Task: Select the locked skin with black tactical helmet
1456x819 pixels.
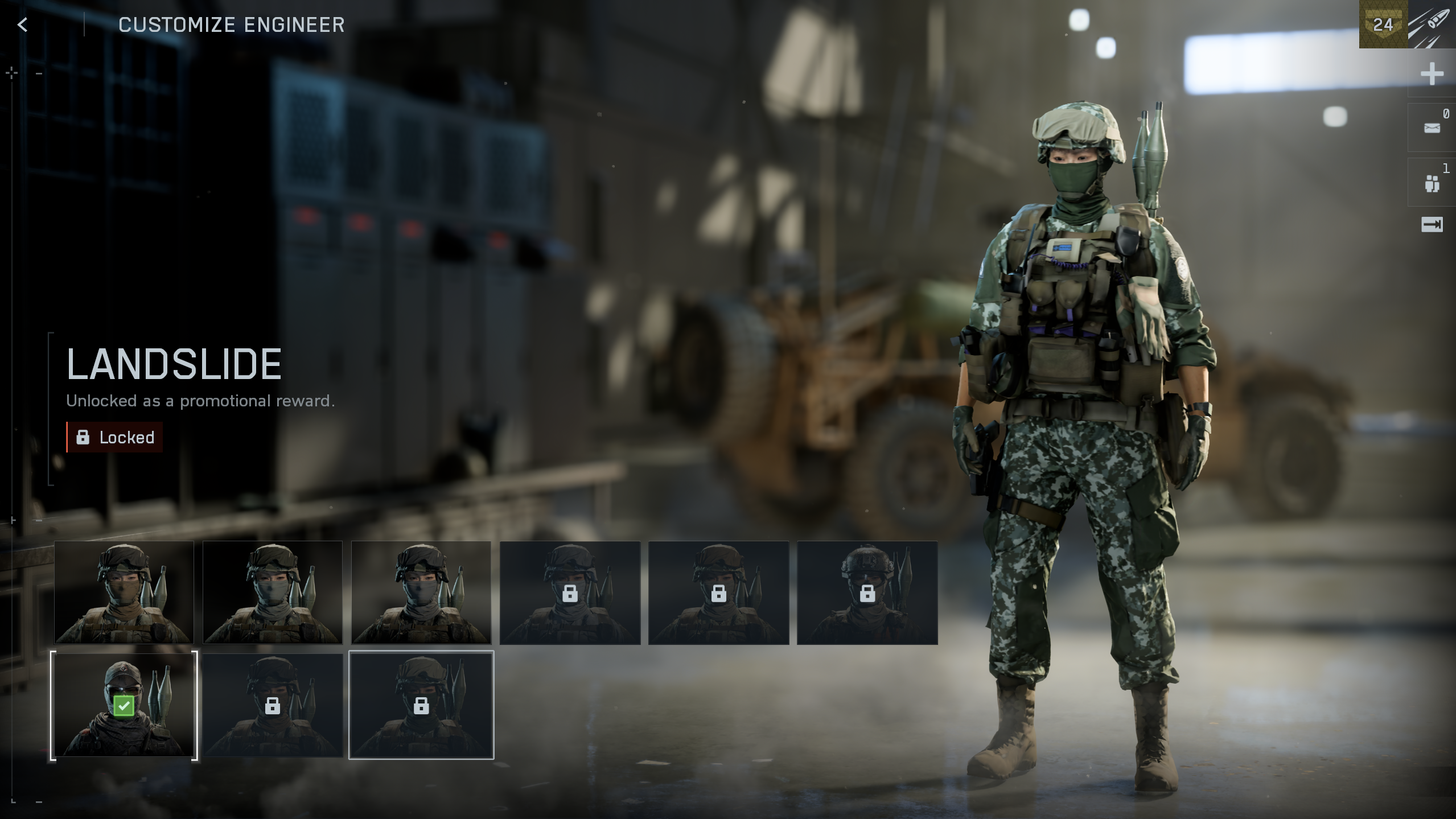Action: 867,592
